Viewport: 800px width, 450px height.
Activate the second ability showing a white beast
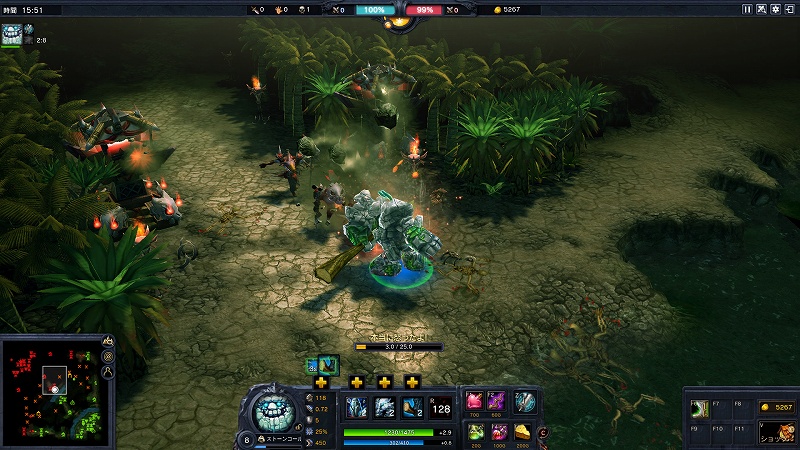tap(385, 407)
